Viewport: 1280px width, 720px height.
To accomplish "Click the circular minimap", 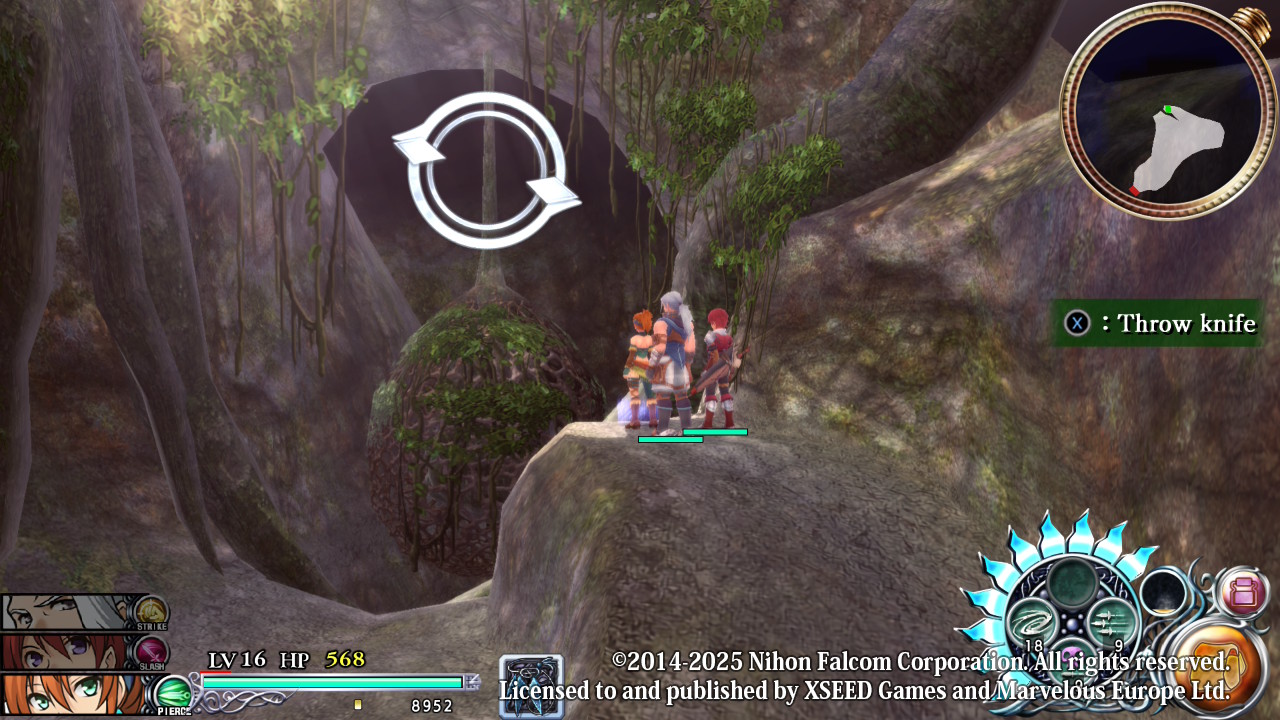I will tap(1167, 112).
